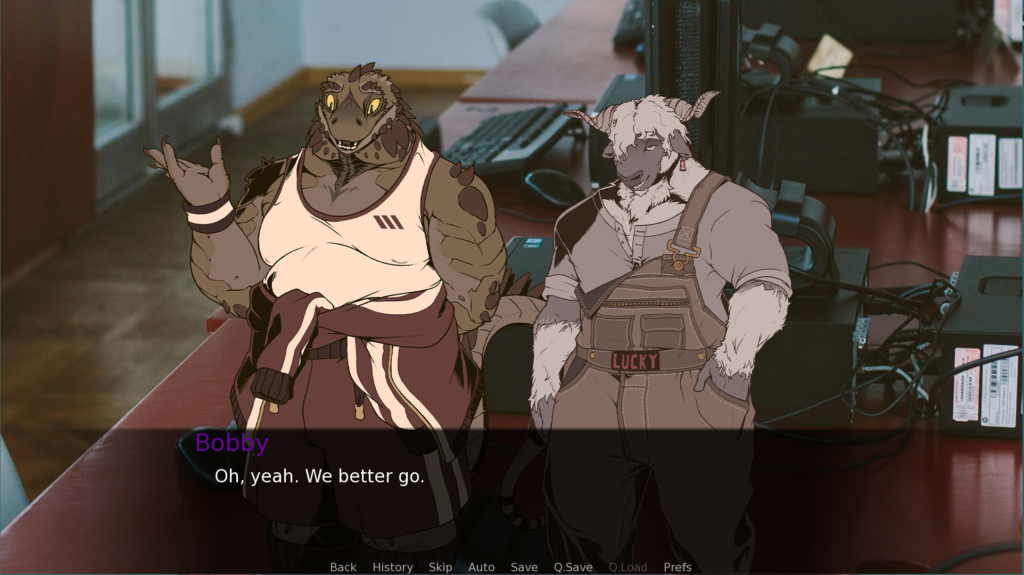Click the dialogue text to continue

[319, 476]
